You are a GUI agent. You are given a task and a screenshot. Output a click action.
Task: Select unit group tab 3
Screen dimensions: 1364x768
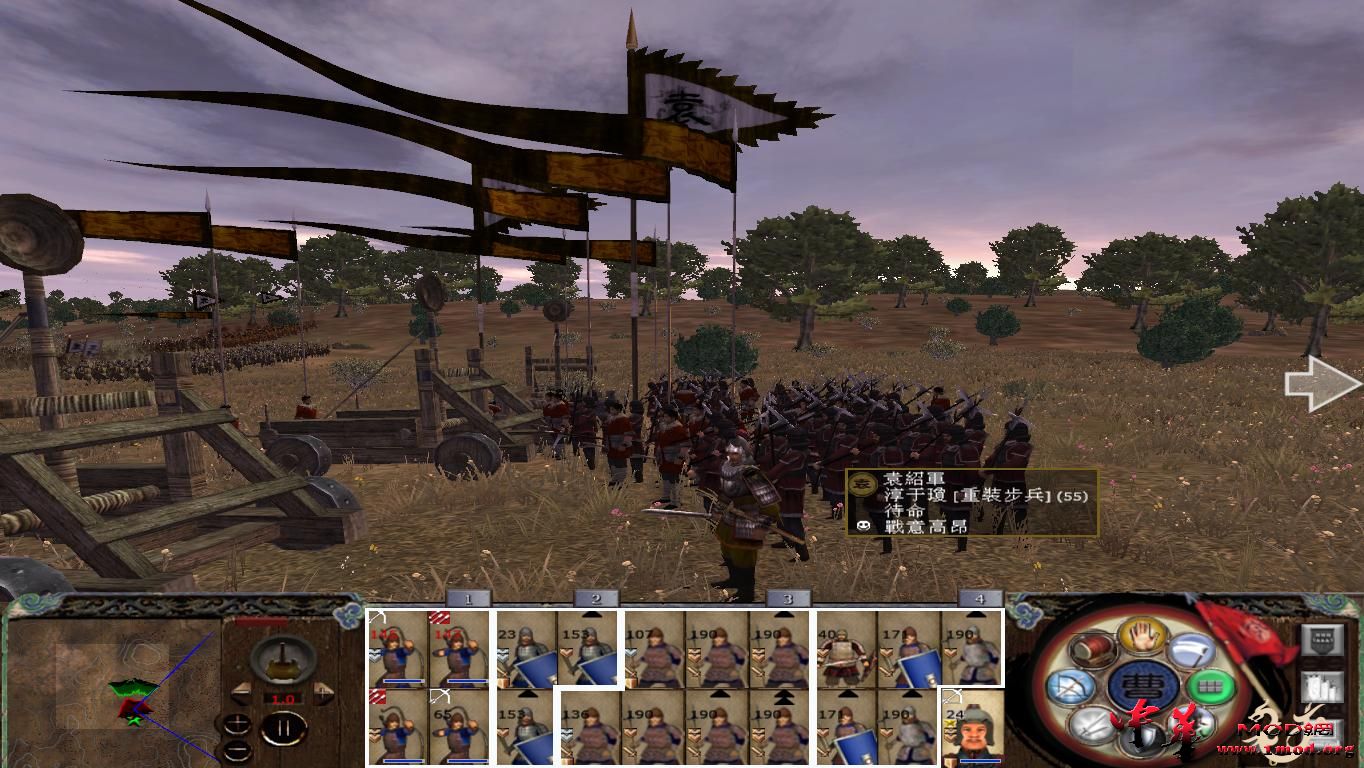click(788, 597)
